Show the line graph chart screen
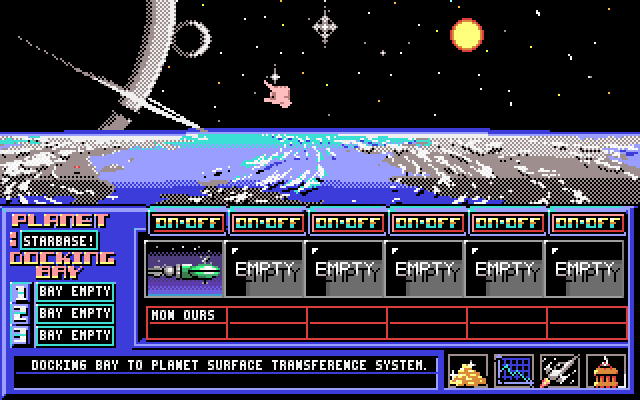This screenshot has height=400, width=640. point(514,371)
